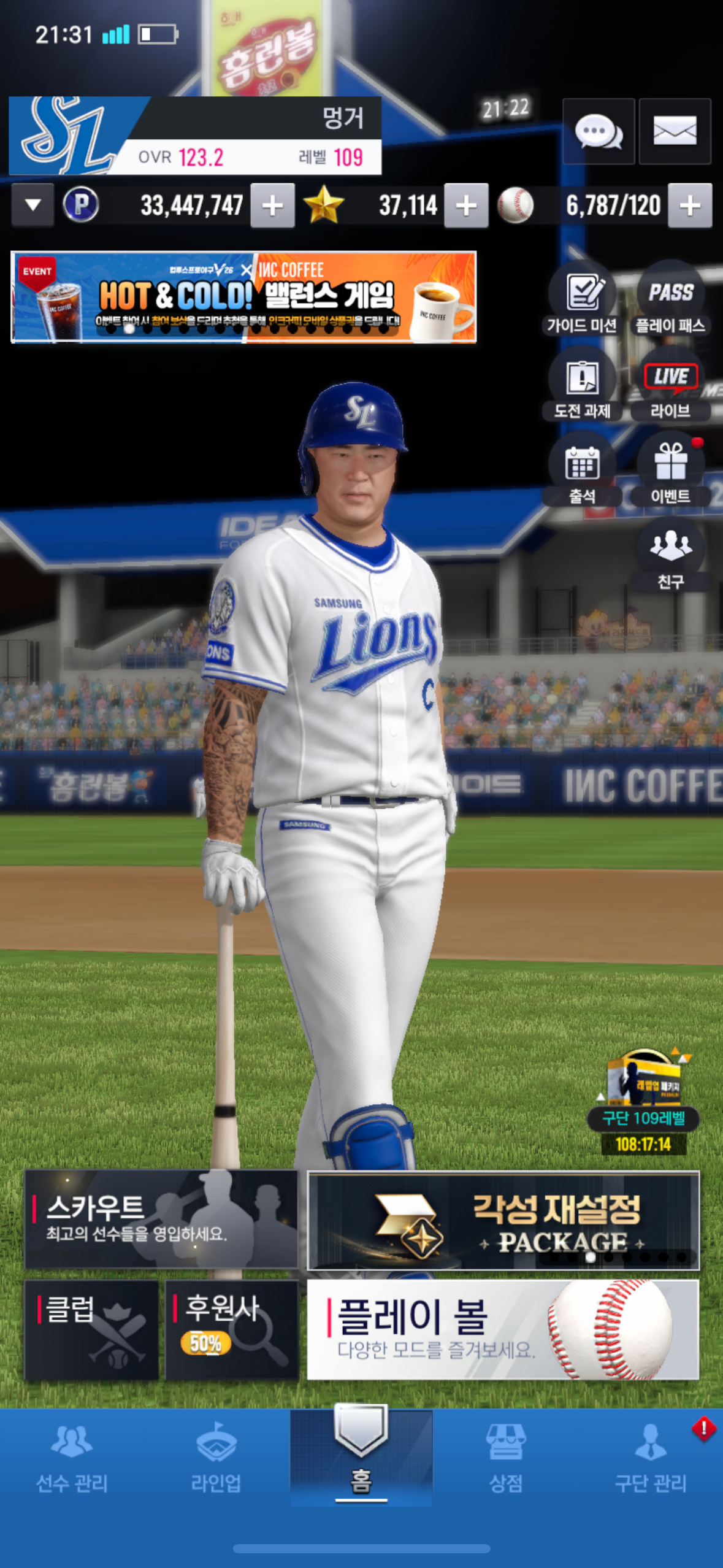The width and height of the screenshot is (723, 1568).
Task: Open the mailbox envelope icon
Action: click(675, 131)
